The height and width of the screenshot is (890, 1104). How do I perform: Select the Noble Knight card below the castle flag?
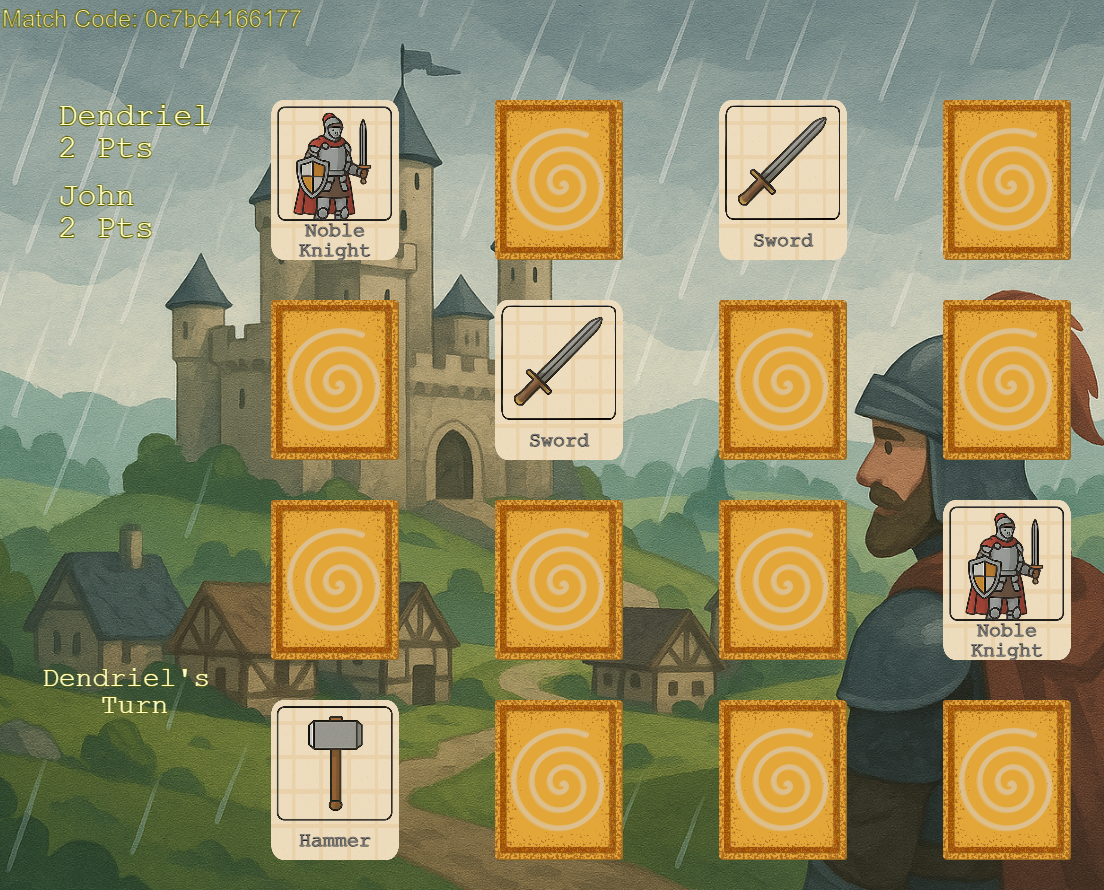tap(335, 179)
